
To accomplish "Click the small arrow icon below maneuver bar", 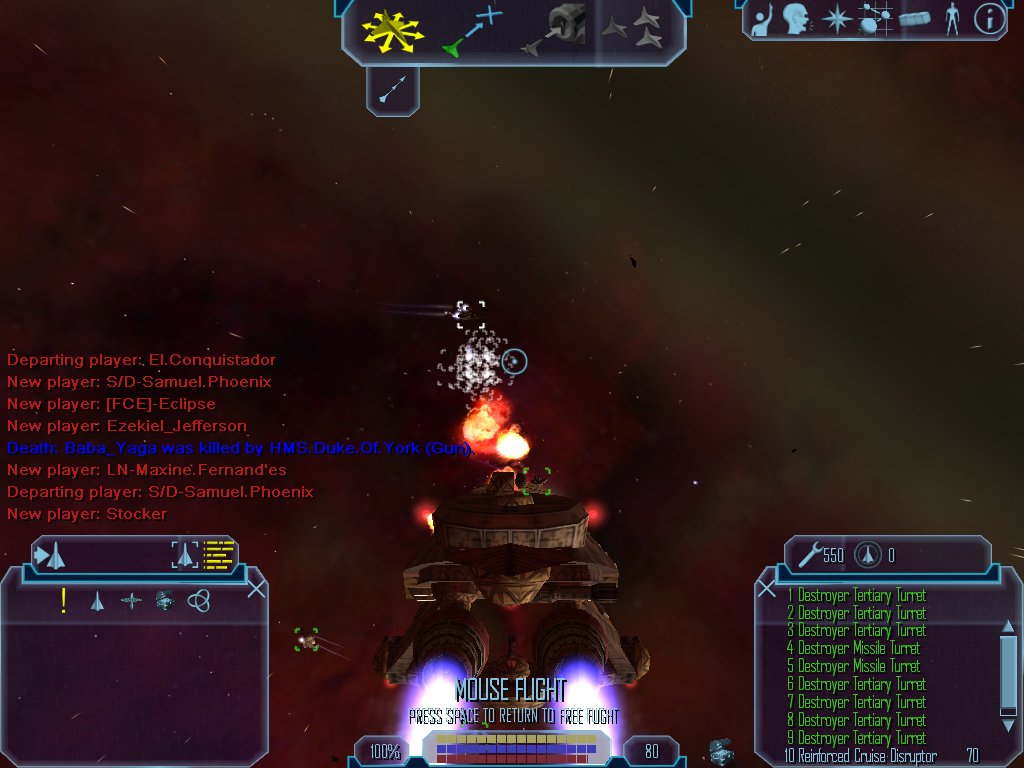I will 392,92.
